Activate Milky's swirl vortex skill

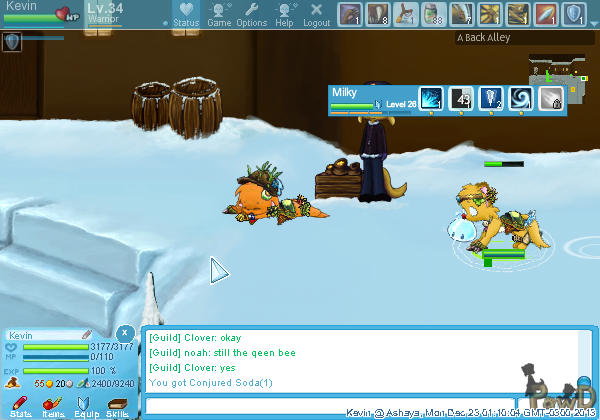click(x=521, y=98)
